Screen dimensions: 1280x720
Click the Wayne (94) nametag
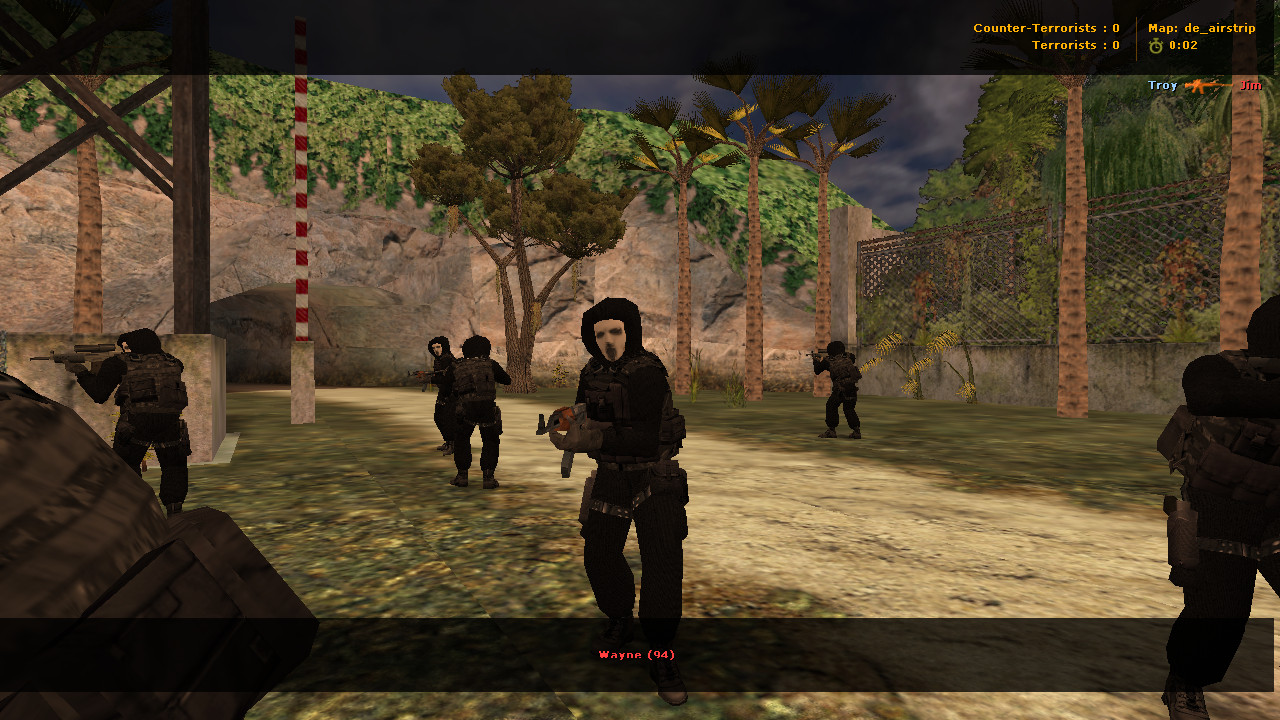636,654
